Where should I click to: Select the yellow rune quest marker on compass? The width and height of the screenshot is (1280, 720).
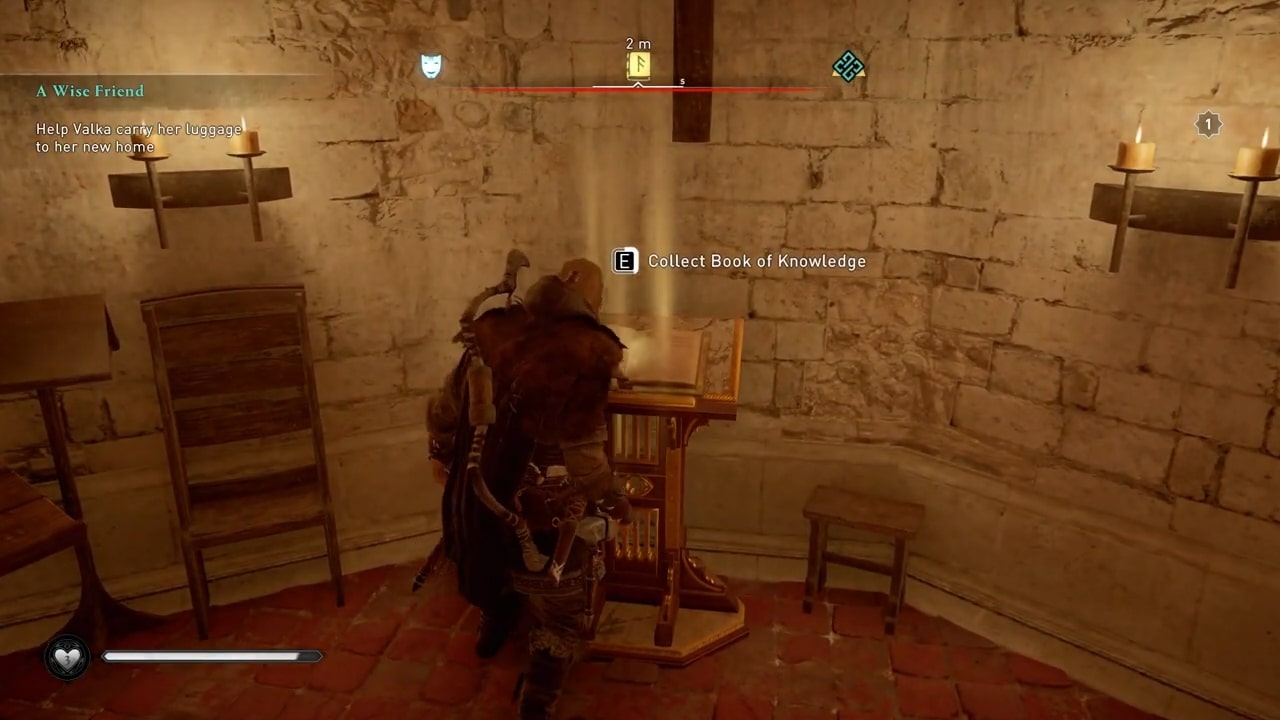click(638, 65)
